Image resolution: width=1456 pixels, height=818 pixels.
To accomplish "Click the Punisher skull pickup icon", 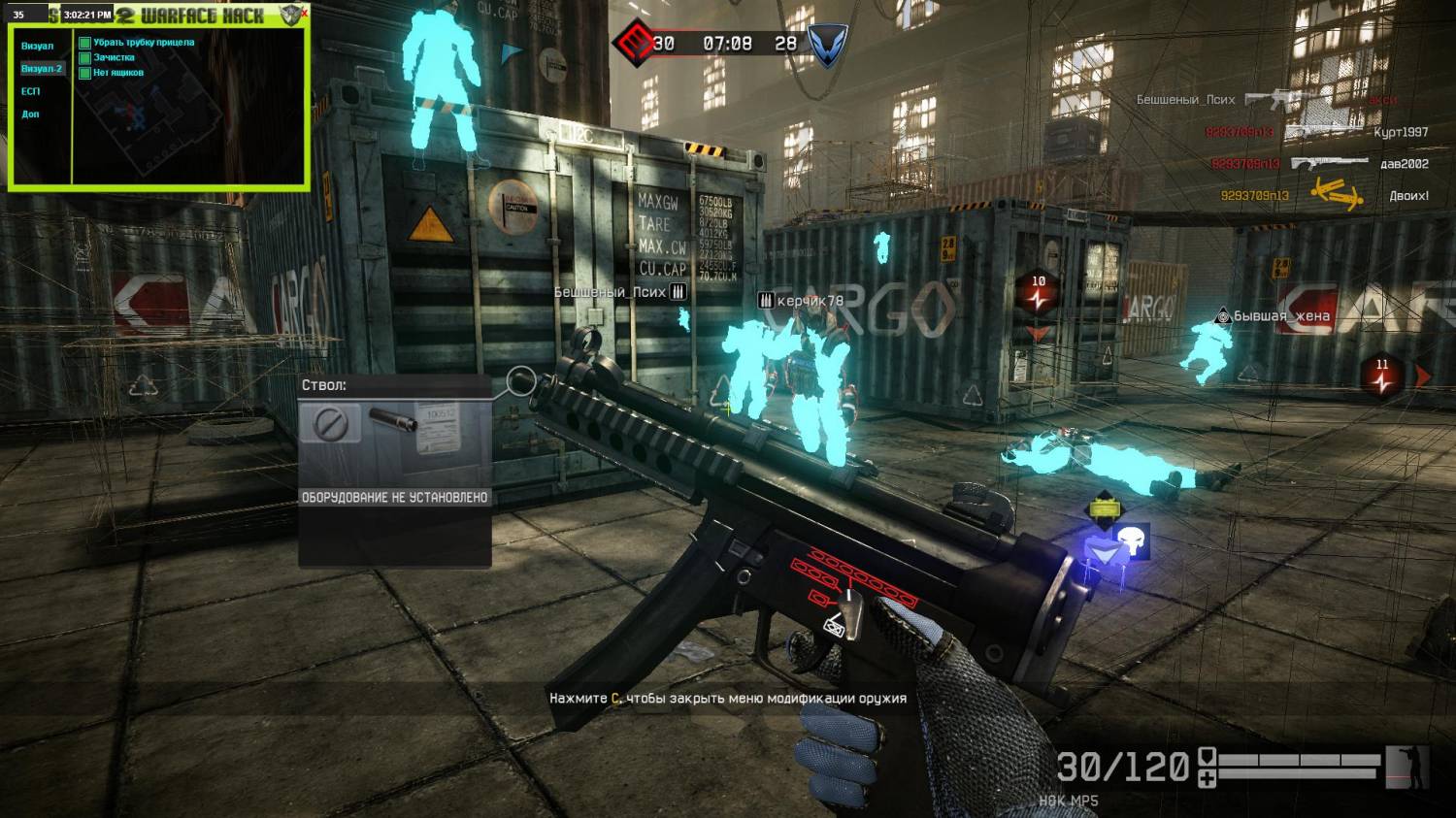I will pos(1131,540).
